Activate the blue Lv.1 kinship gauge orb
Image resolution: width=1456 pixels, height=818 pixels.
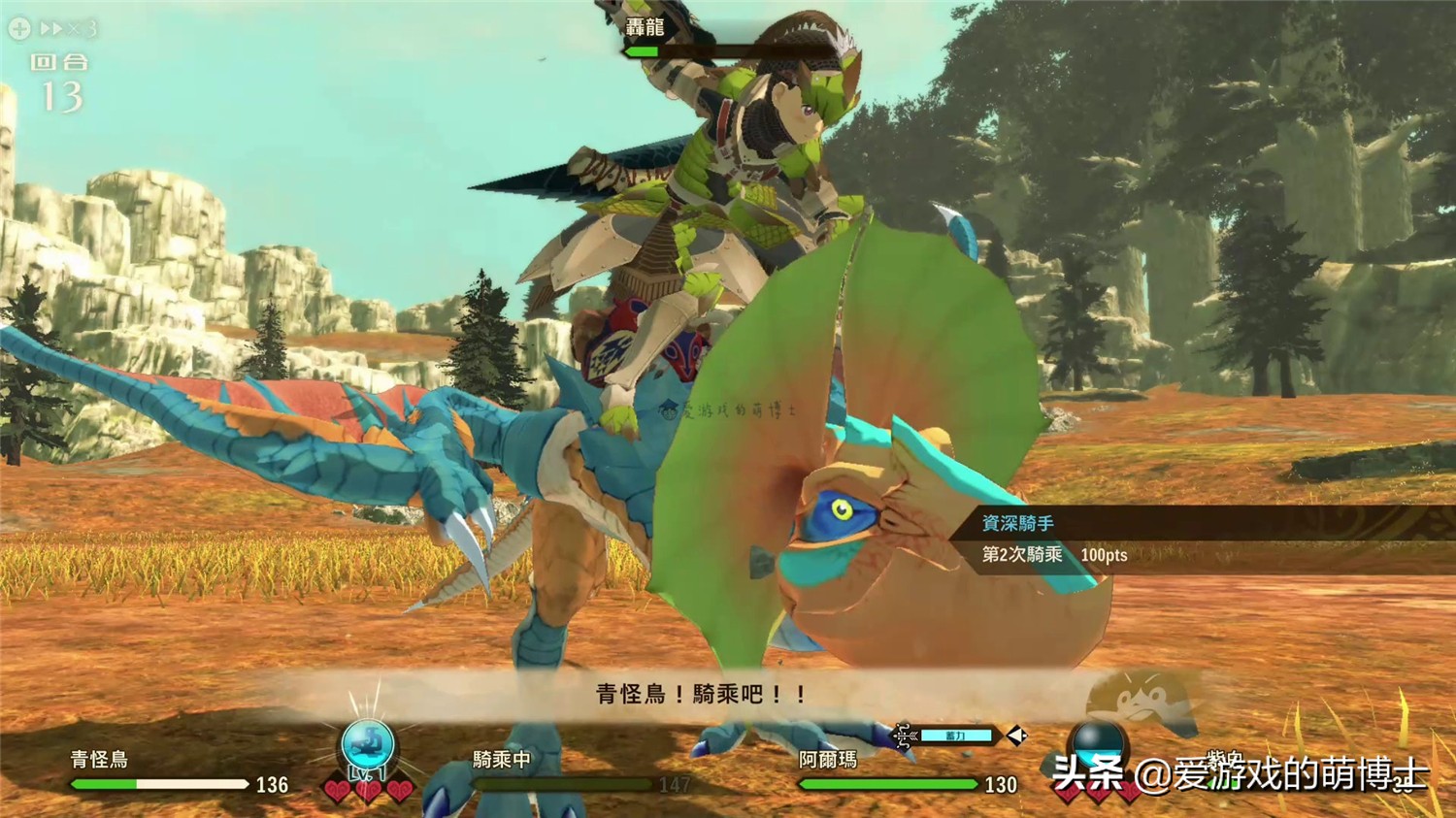369,747
